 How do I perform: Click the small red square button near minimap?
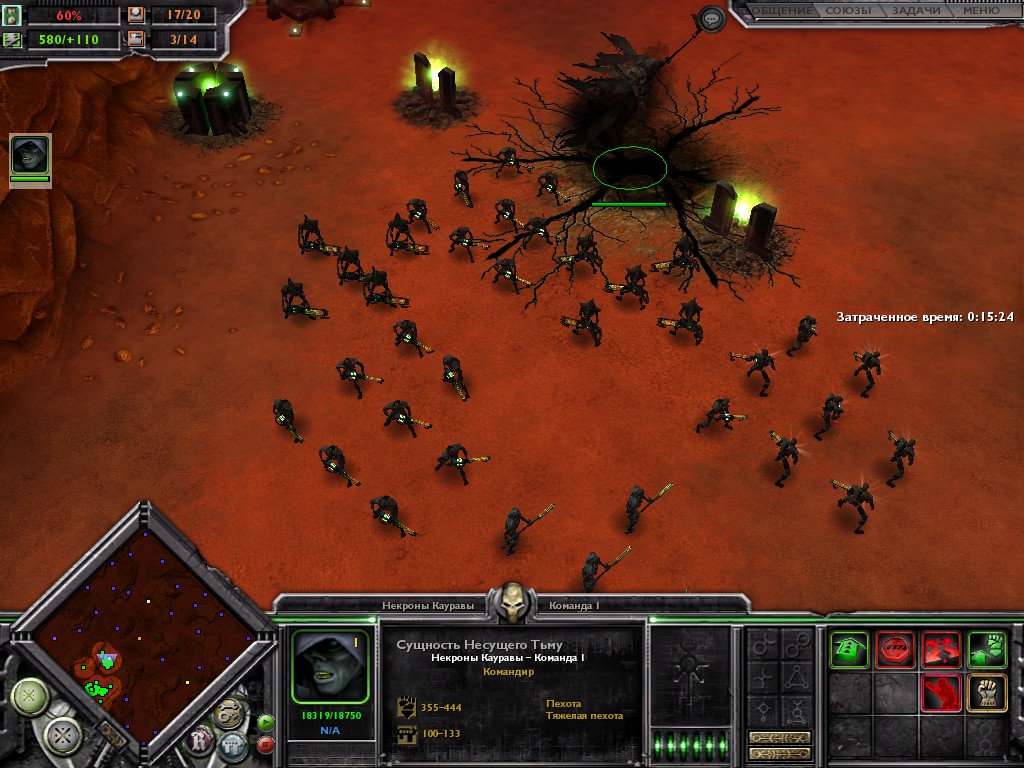tap(266, 744)
